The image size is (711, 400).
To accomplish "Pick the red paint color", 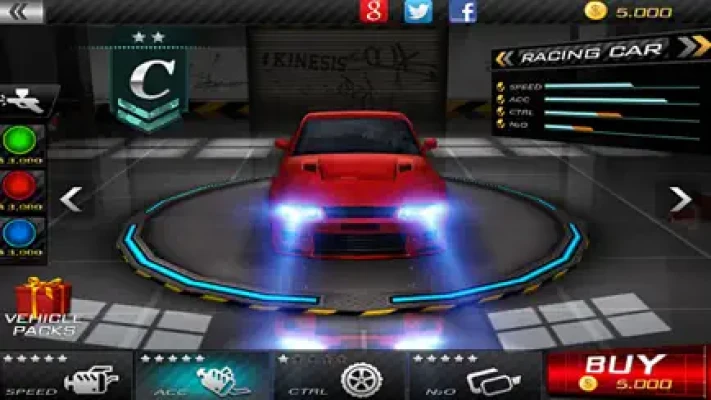I will tap(19, 186).
